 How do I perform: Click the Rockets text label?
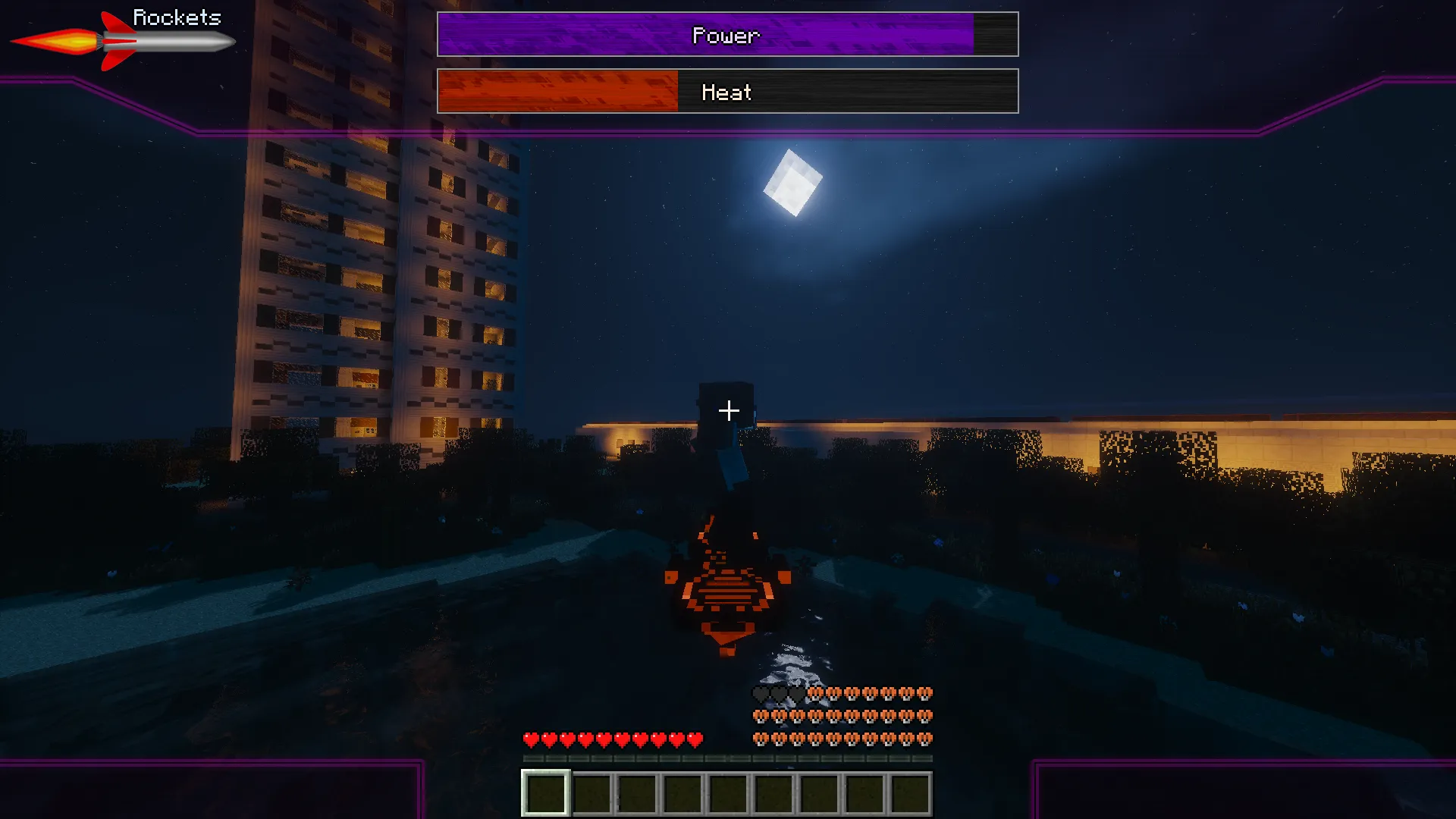[x=177, y=17]
